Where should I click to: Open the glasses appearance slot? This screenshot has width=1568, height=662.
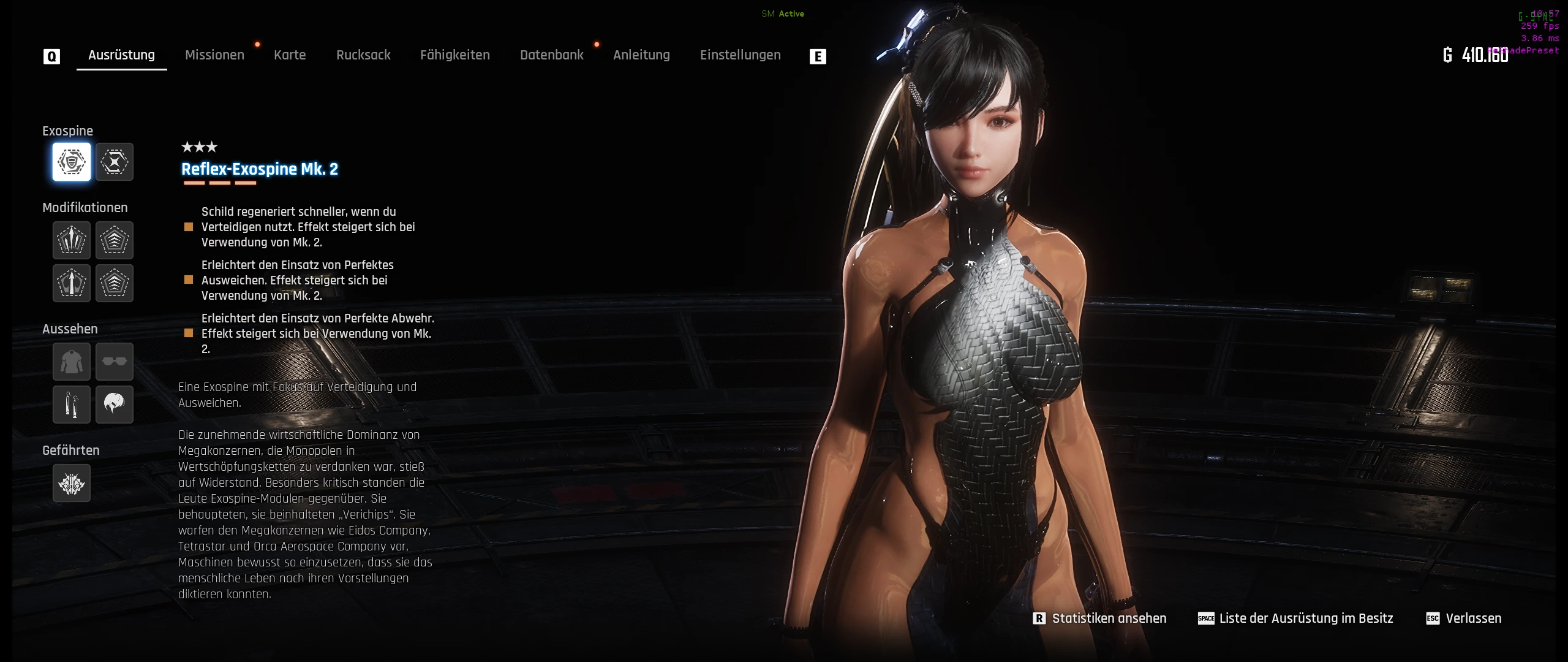[x=115, y=362]
